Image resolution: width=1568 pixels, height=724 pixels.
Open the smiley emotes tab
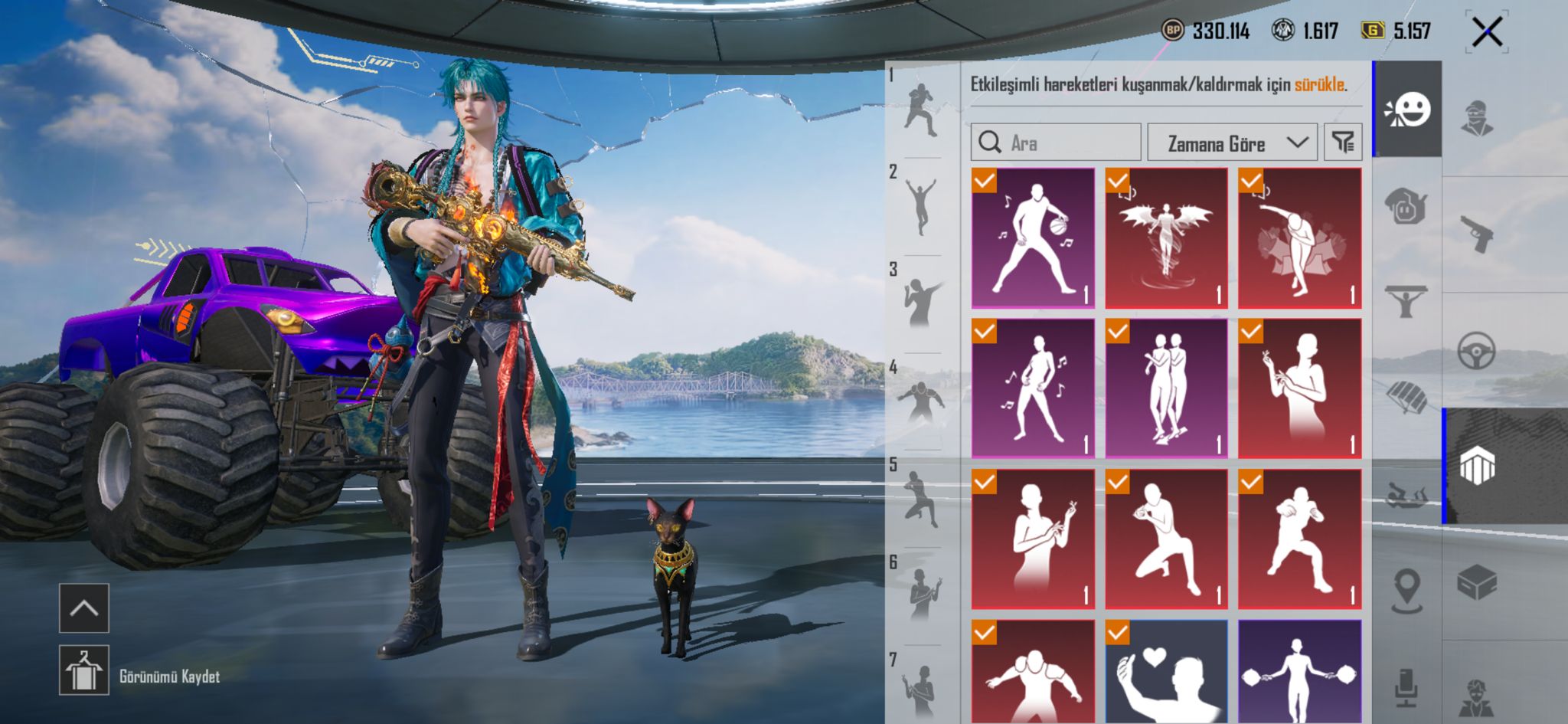1407,110
